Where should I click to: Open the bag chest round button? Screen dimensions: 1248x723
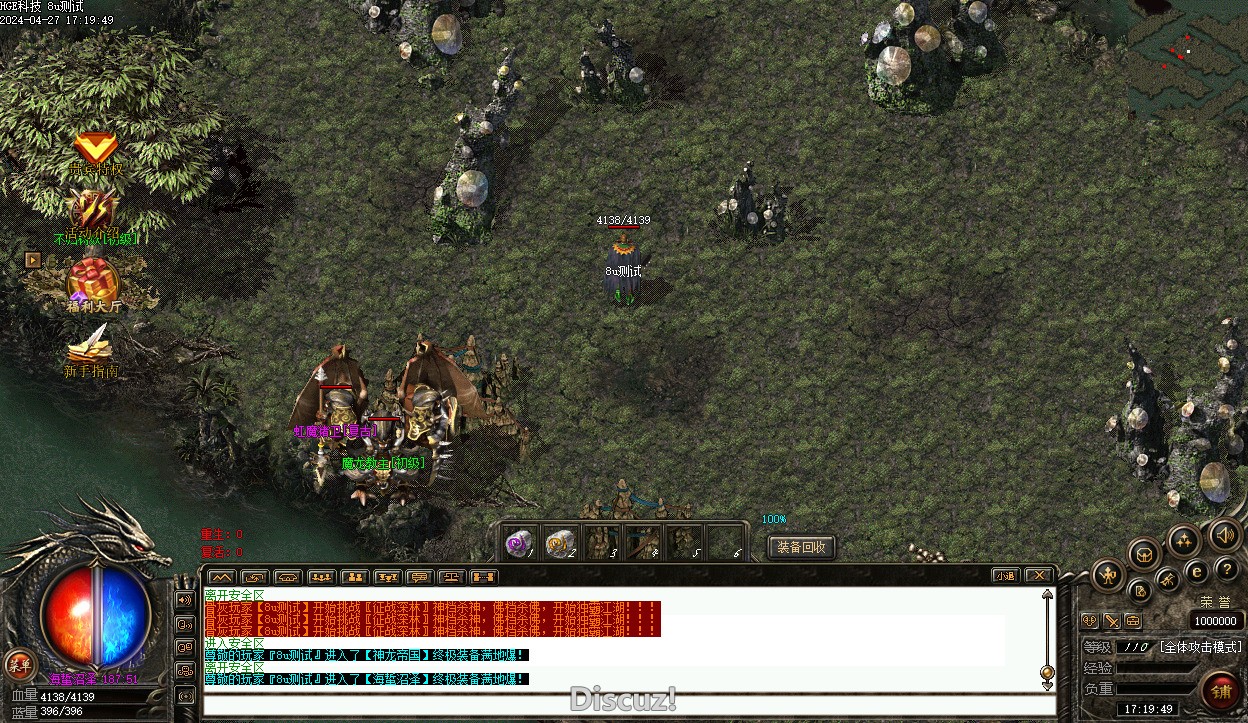pos(1143,553)
